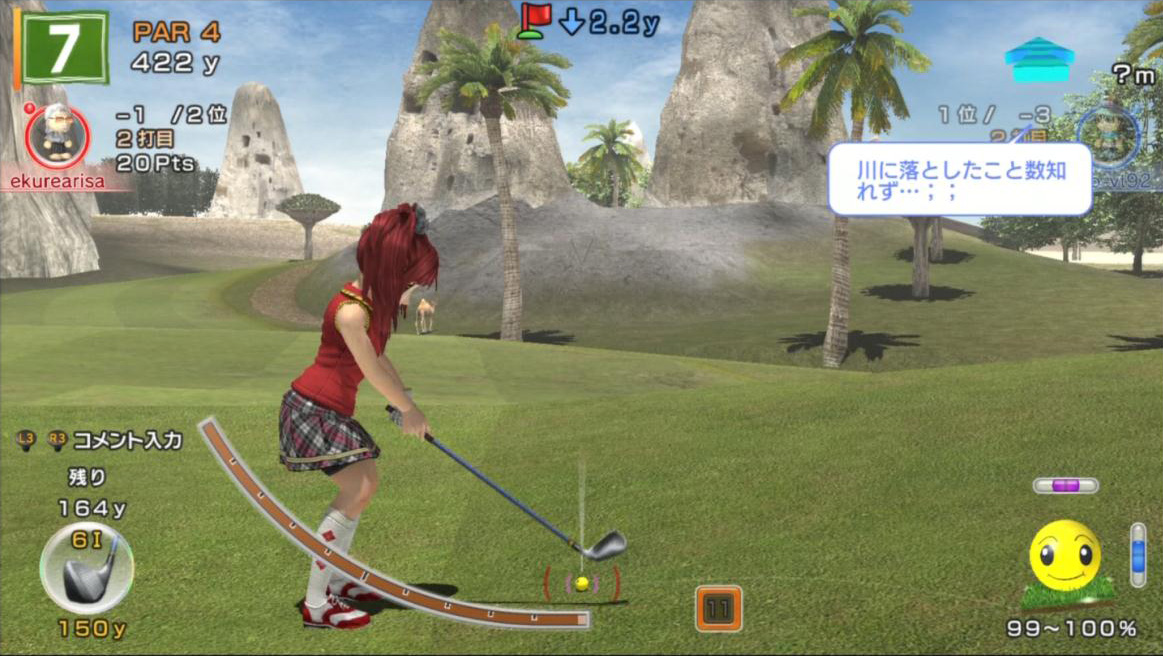The image size is (1163, 656).
Task: Select the yellow smiley lie indicator
Action: [x=1064, y=556]
